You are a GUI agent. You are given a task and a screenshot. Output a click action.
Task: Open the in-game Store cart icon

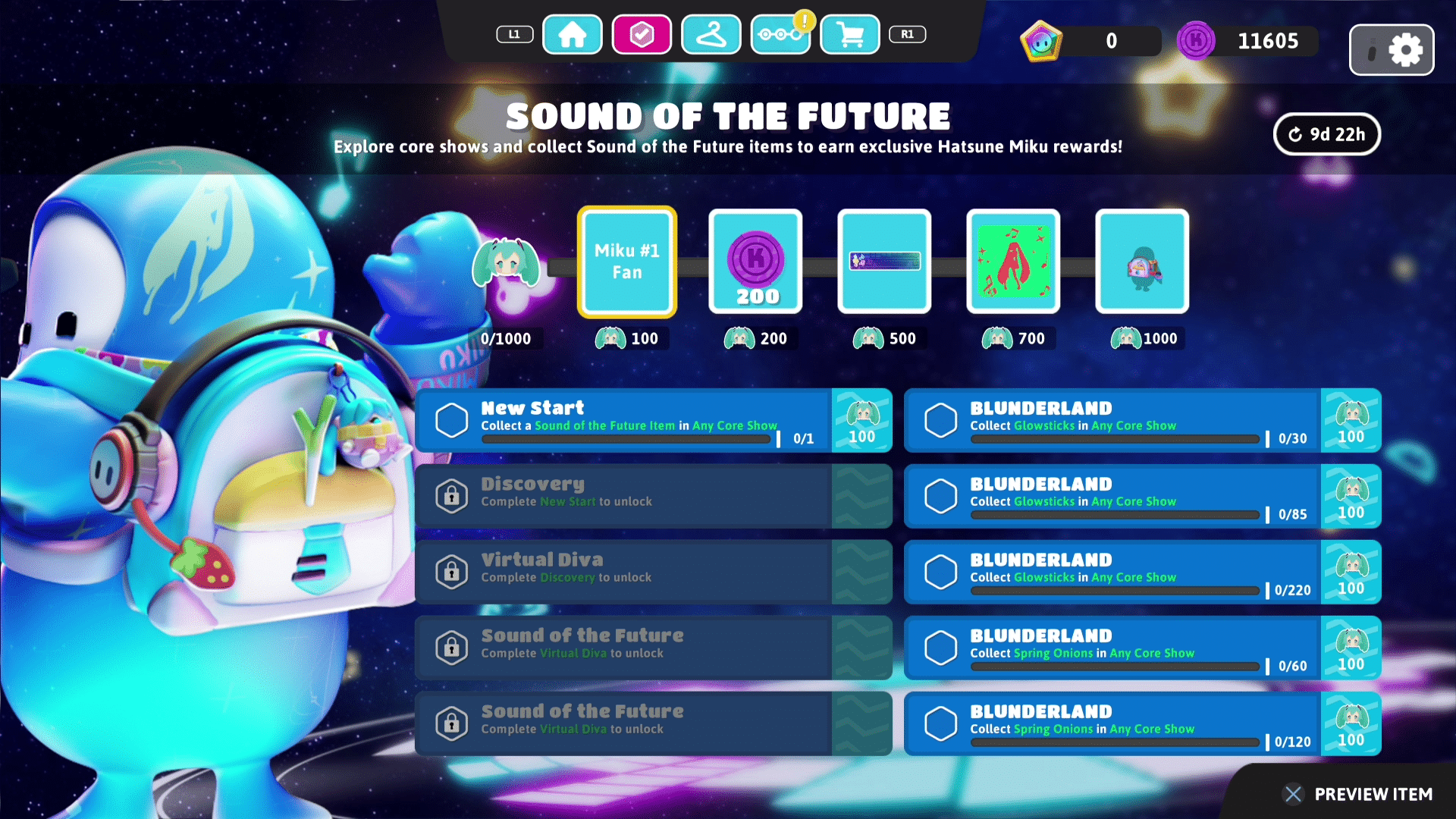click(x=849, y=34)
